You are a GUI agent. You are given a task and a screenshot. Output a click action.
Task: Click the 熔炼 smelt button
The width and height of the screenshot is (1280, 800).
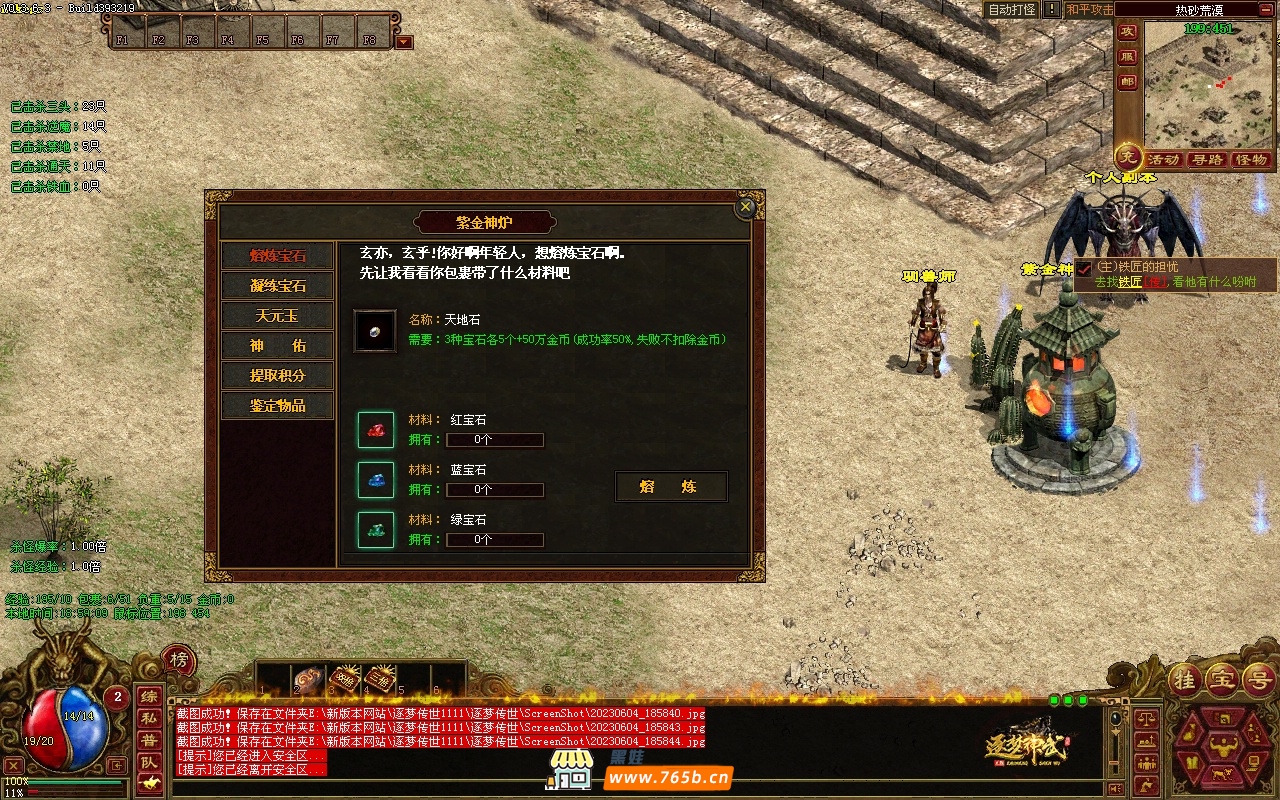coord(670,487)
